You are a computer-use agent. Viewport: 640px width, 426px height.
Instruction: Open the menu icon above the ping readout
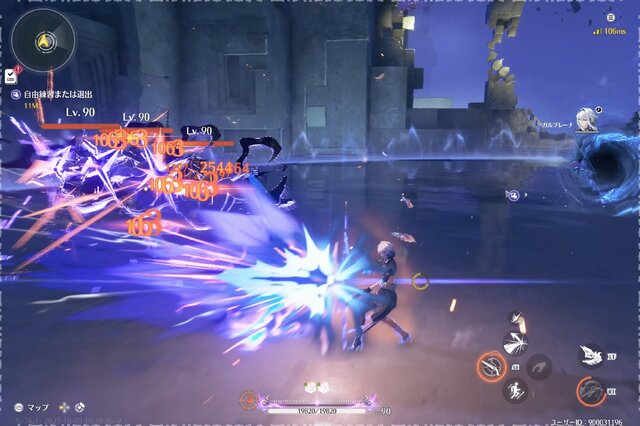pos(610,17)
